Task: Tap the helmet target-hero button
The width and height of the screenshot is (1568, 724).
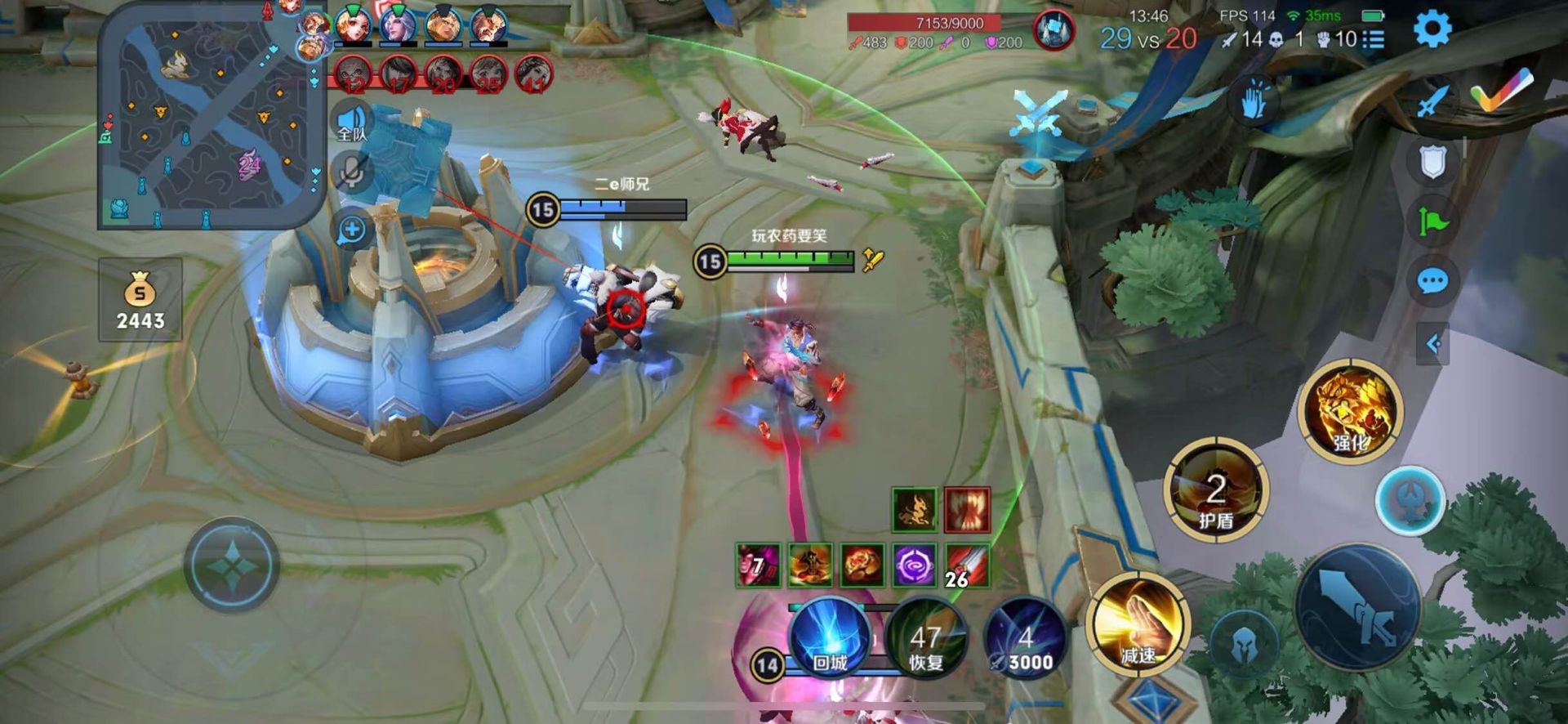Action: tap(1244, 645)
